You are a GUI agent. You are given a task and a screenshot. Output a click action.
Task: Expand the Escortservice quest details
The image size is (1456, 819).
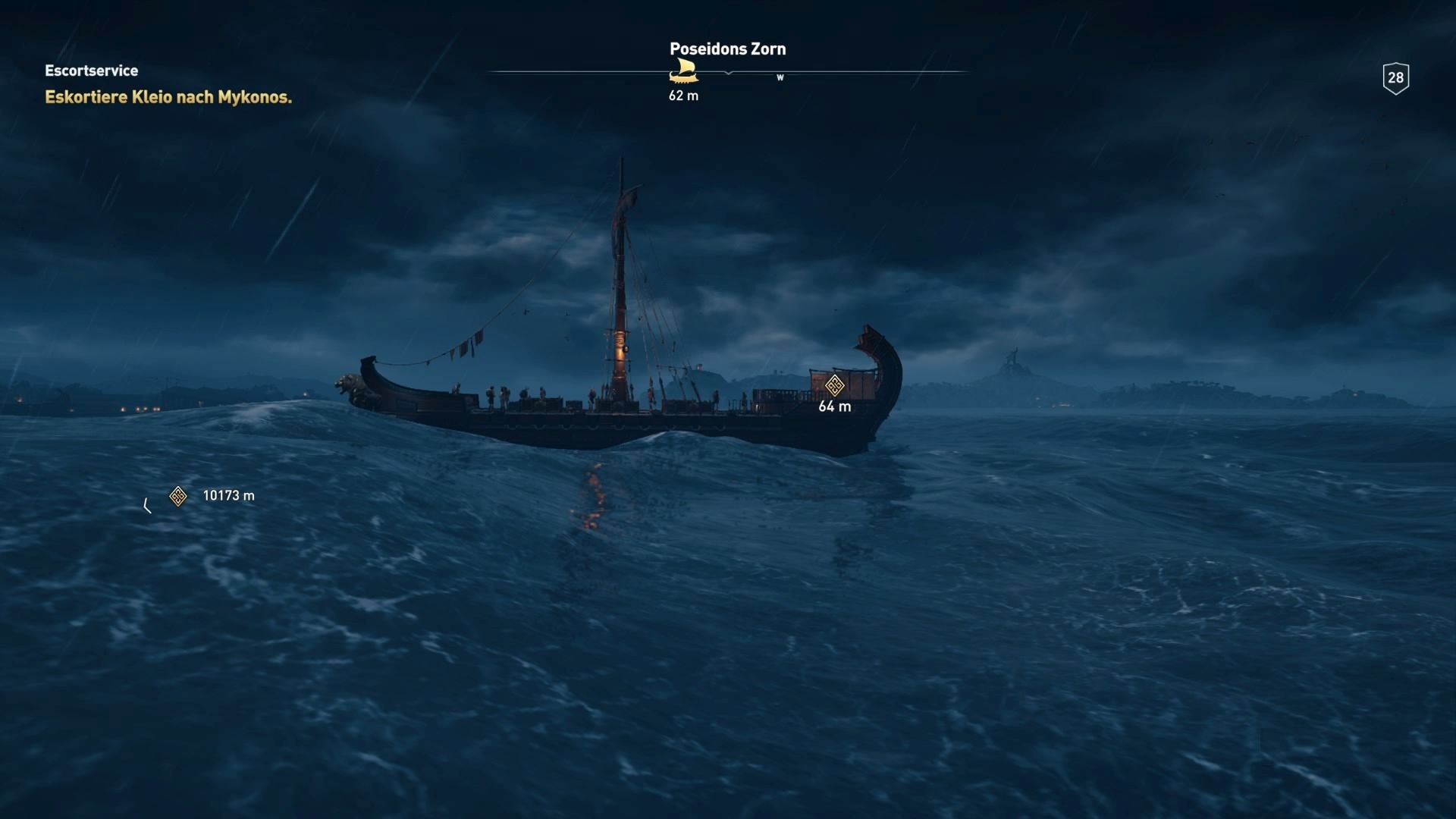pyautogui.click(x=91, y=70)
